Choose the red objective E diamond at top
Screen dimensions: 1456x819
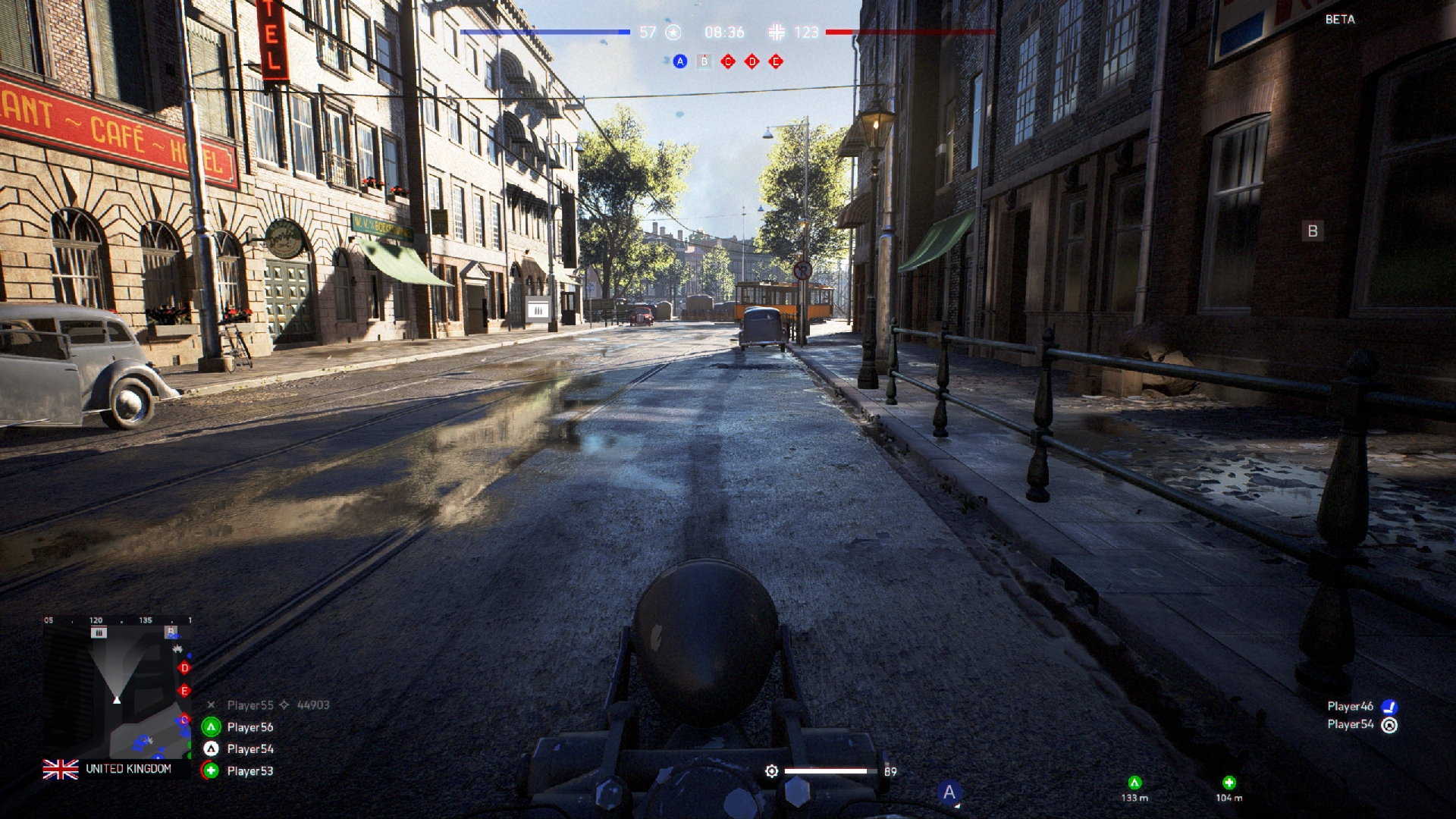(776, 61)
